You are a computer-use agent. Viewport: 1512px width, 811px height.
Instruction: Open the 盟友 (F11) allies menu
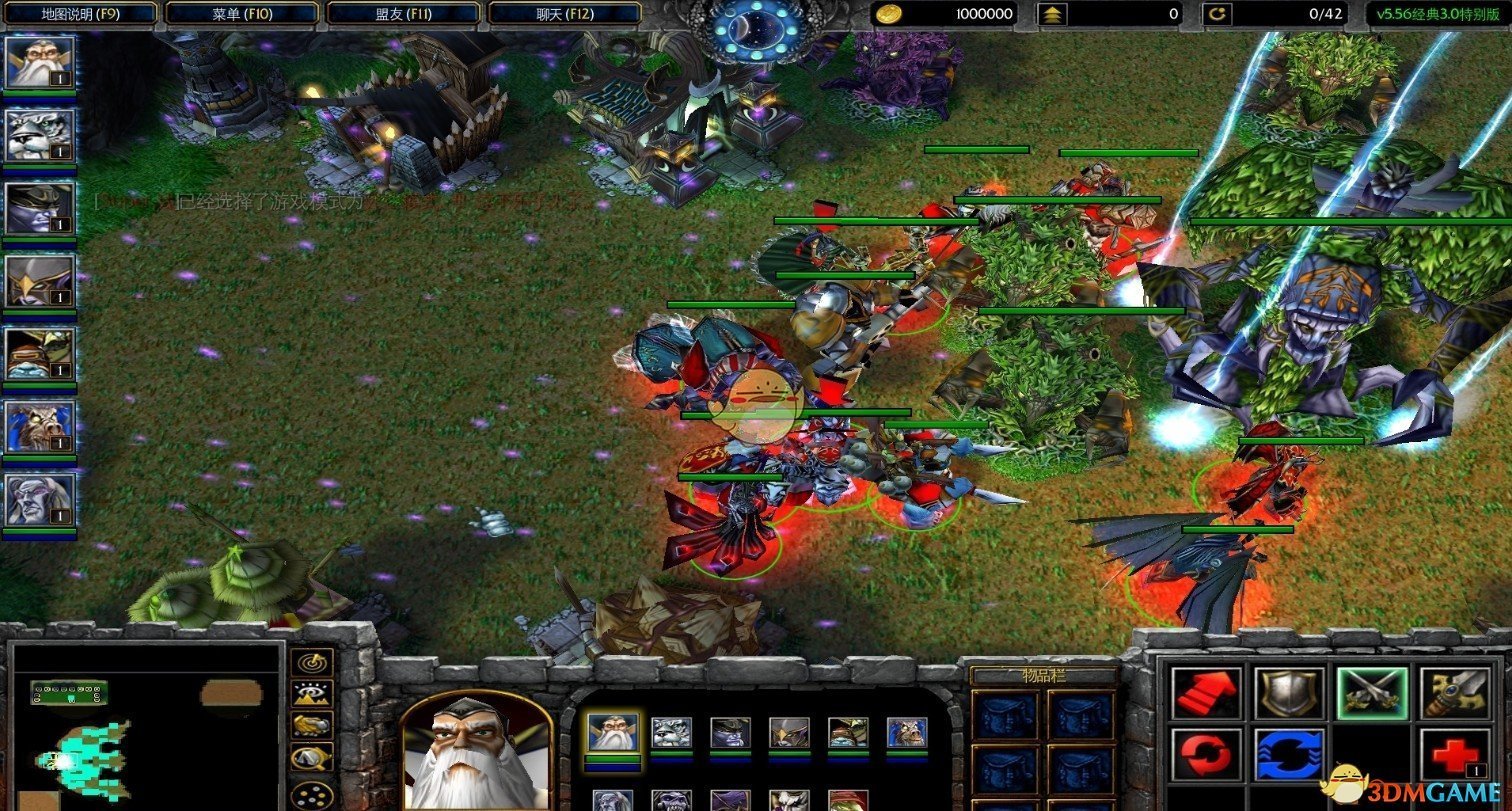(x=404, y=14)
